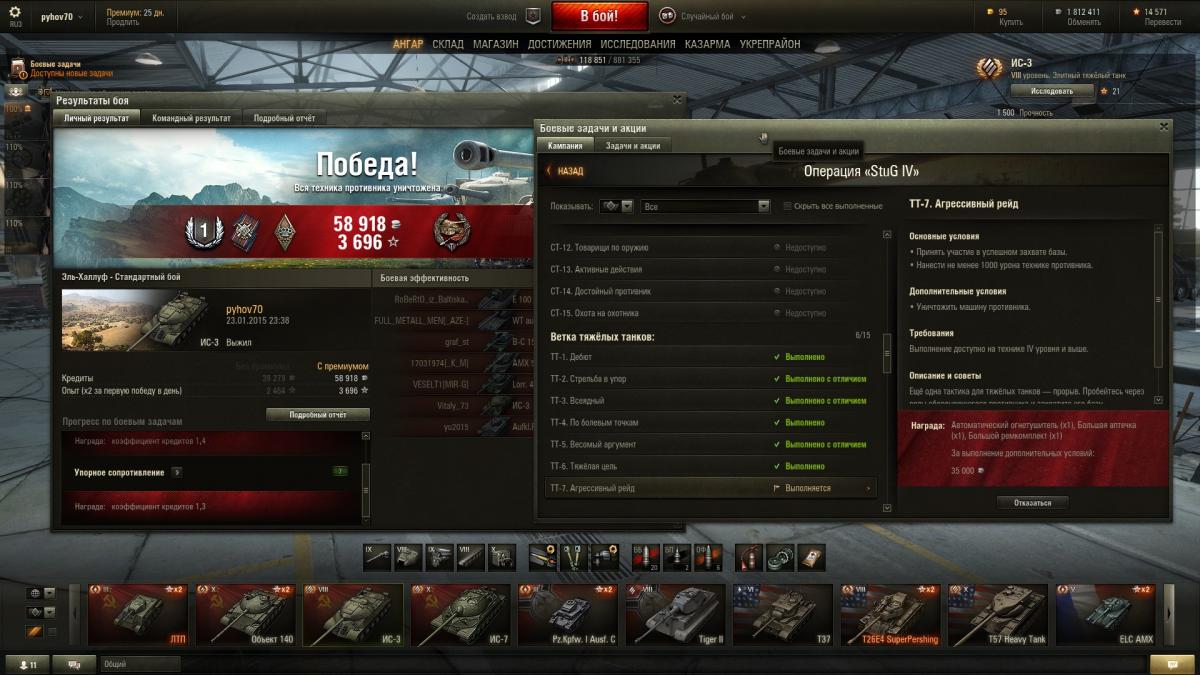The width and height of the screenshot is (1200, 675).
Task: Go to the МАГАЗИН store section
Action: point(495,45)
